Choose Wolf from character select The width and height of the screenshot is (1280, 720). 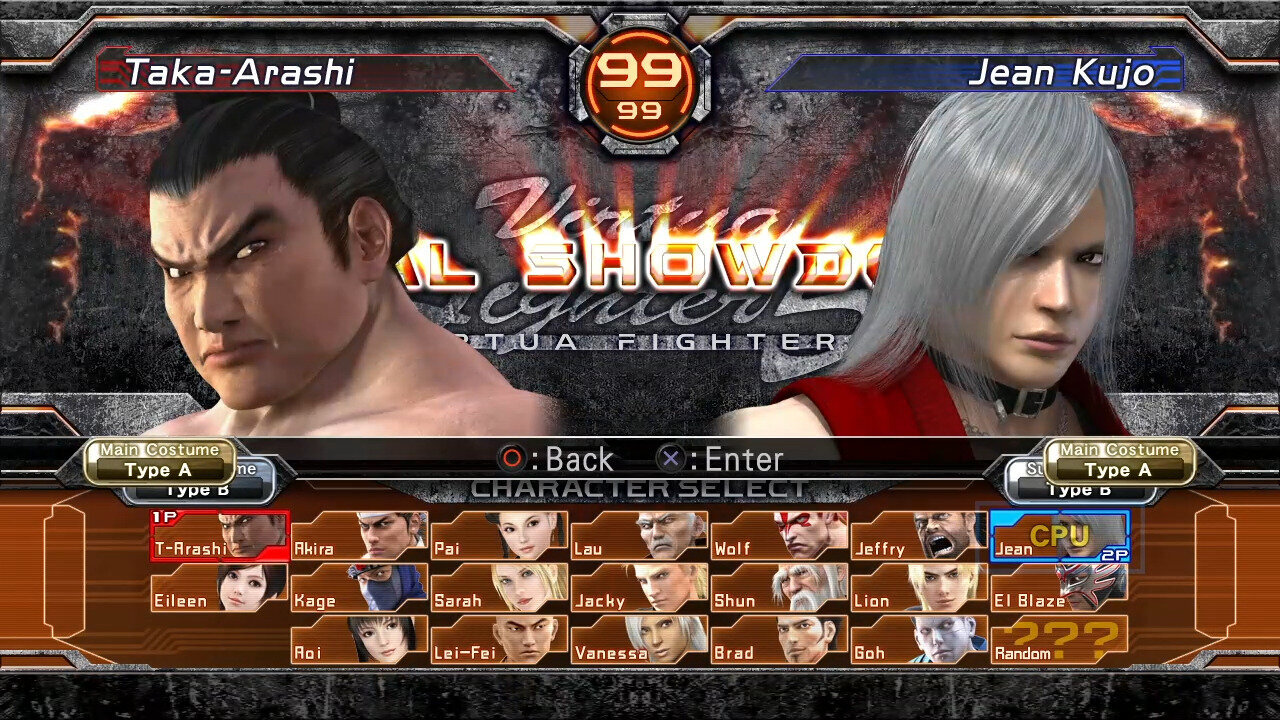tap(779, 536)
